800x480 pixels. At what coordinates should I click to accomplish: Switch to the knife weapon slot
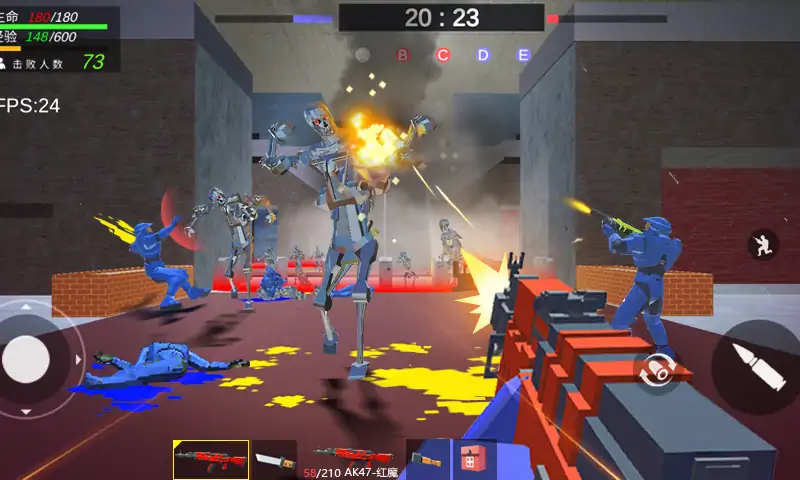coord(274,460)
